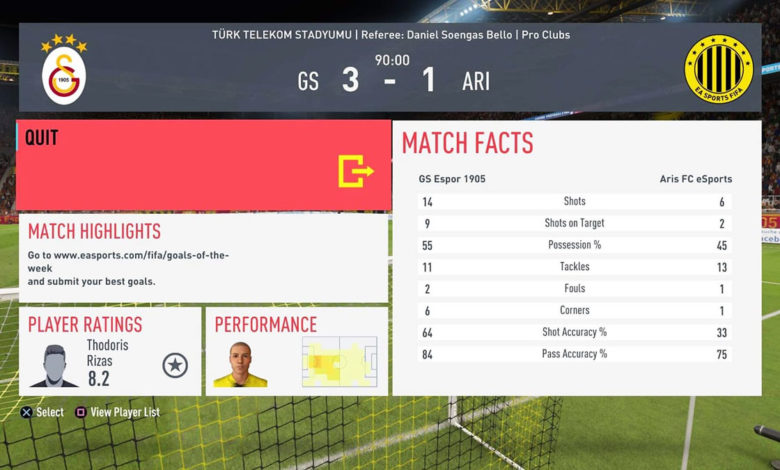
Task: Open the Match Highlights panel
Action: tap(204, 258)
